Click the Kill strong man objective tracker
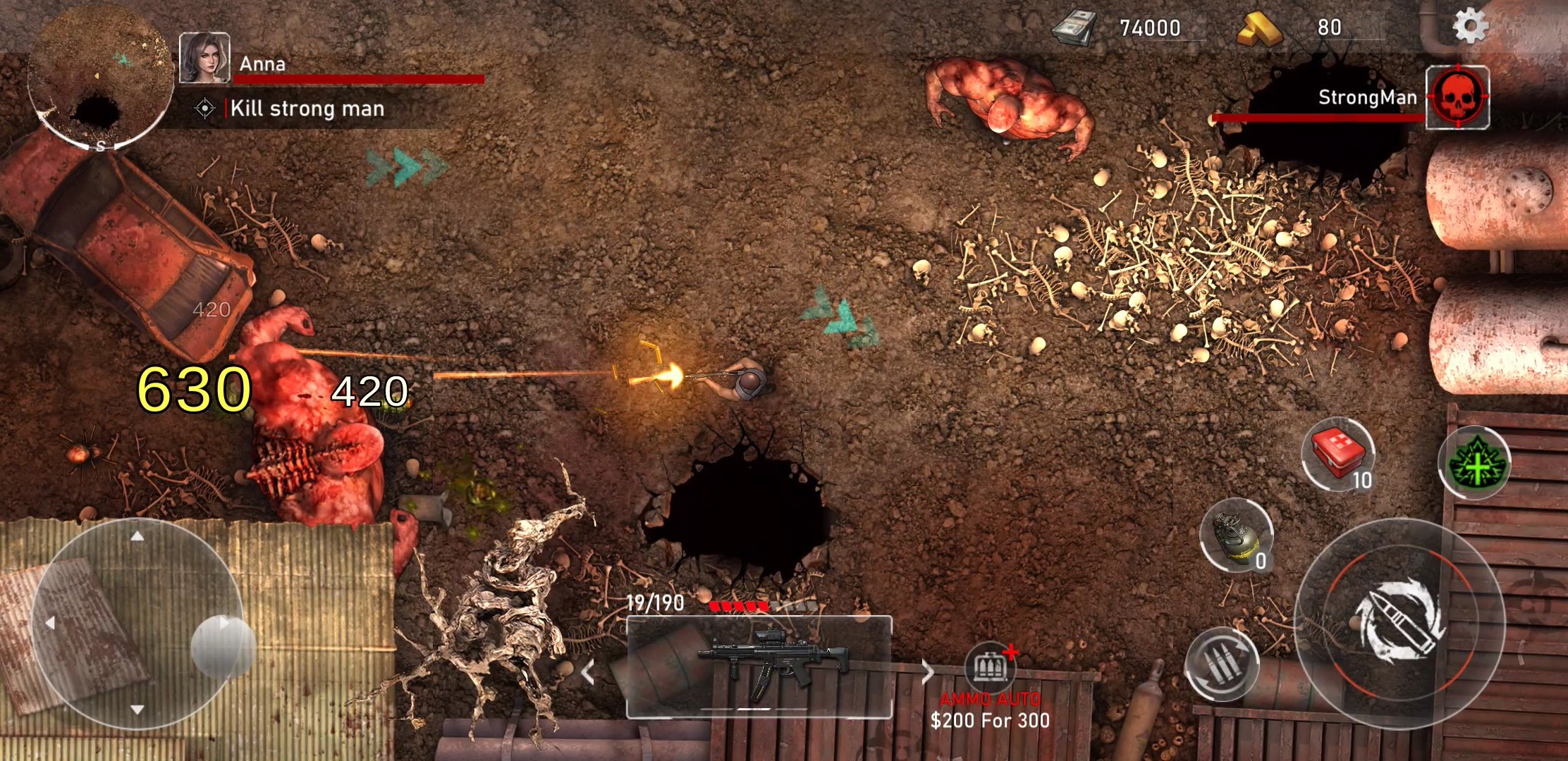The width and height of the screenshot is (1568, 761). point(307,109)
